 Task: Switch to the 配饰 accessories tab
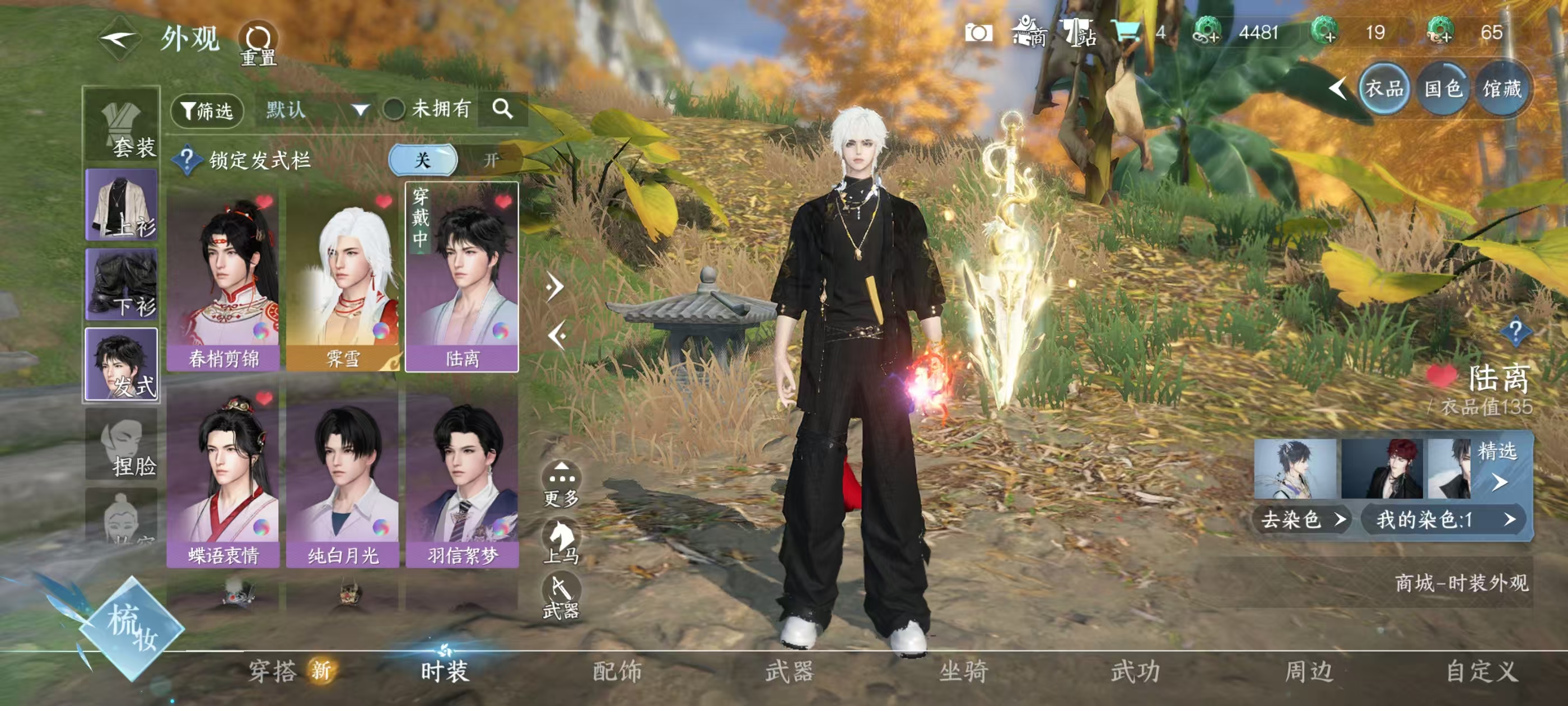pos(617,671)
